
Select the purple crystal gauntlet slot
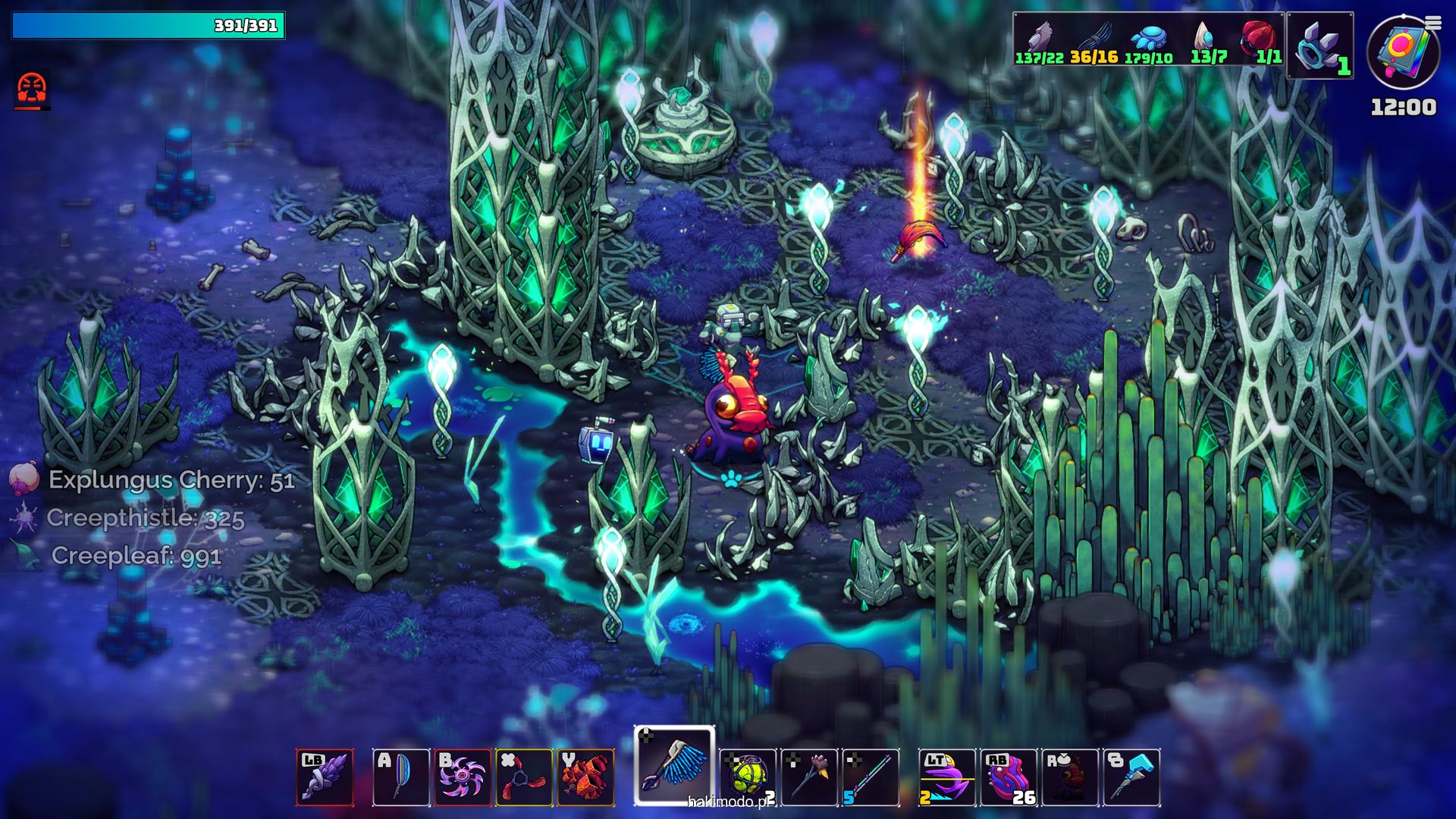tap(325, 777)
